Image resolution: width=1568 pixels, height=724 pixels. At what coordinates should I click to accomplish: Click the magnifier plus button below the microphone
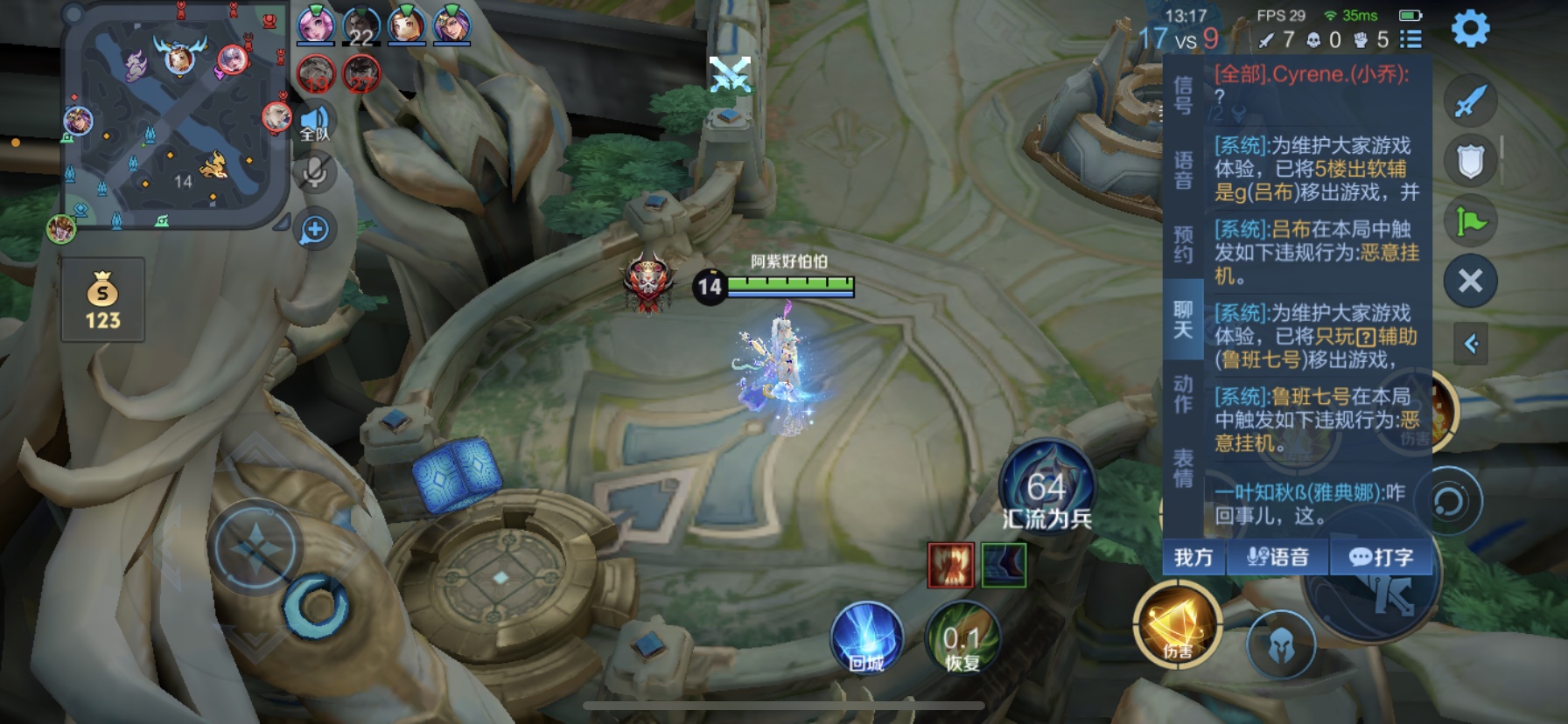[x=314, y=230]
